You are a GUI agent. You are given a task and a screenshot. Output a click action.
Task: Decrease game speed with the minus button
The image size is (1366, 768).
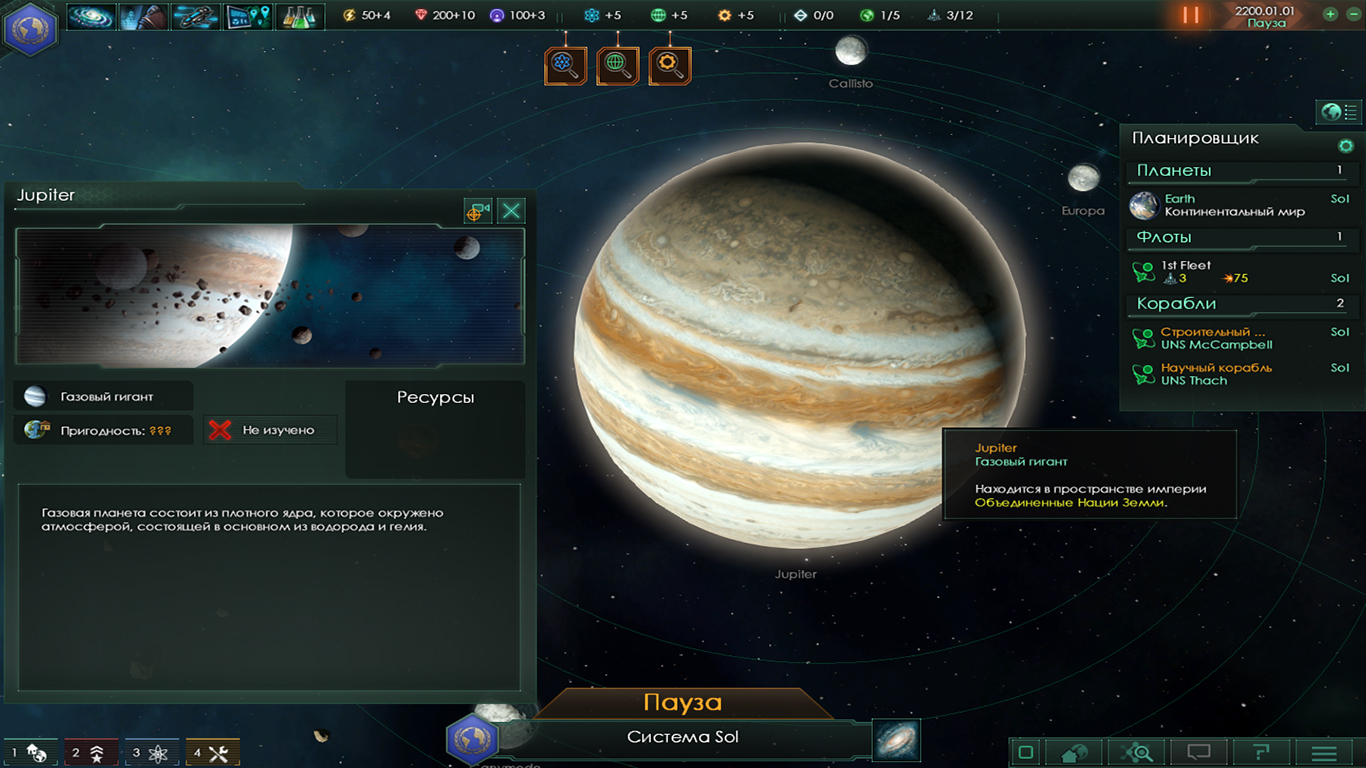(x=1352, y=14)
